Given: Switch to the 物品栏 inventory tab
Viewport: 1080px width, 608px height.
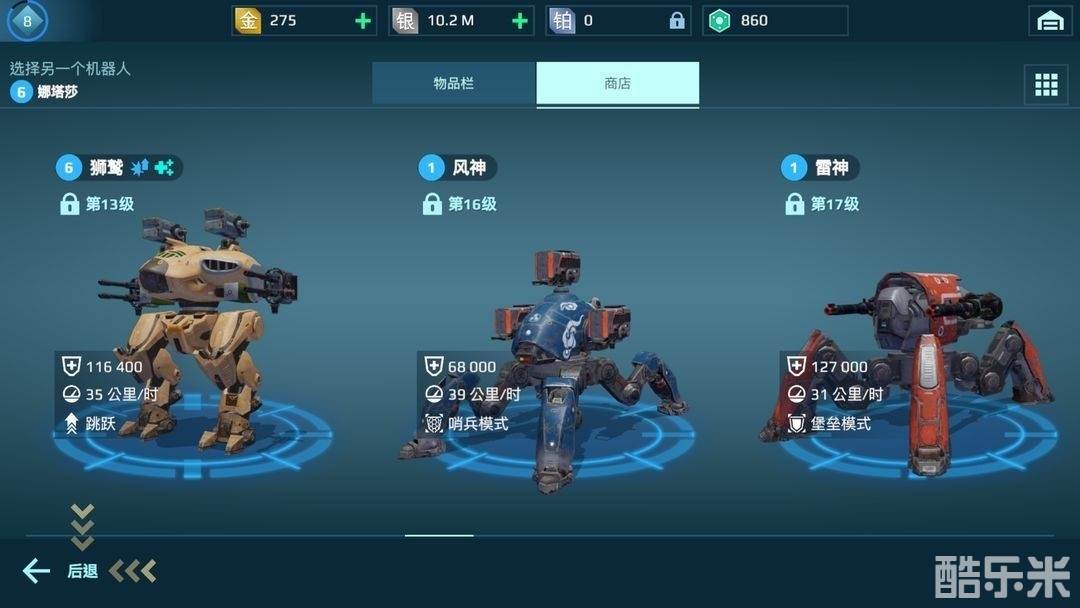Looking at the screenshot, I should [x=454, y=84].
